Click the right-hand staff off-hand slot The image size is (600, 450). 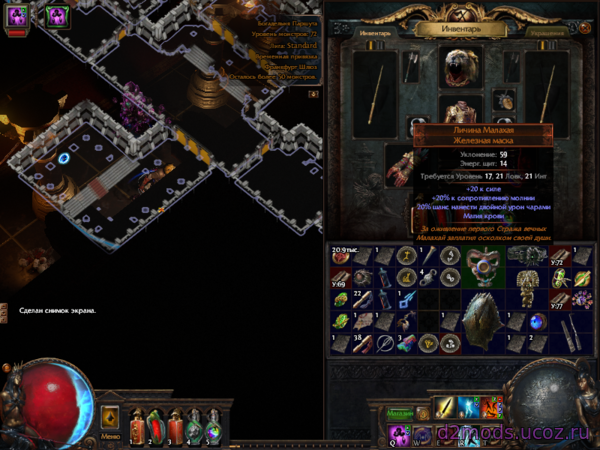549,95
